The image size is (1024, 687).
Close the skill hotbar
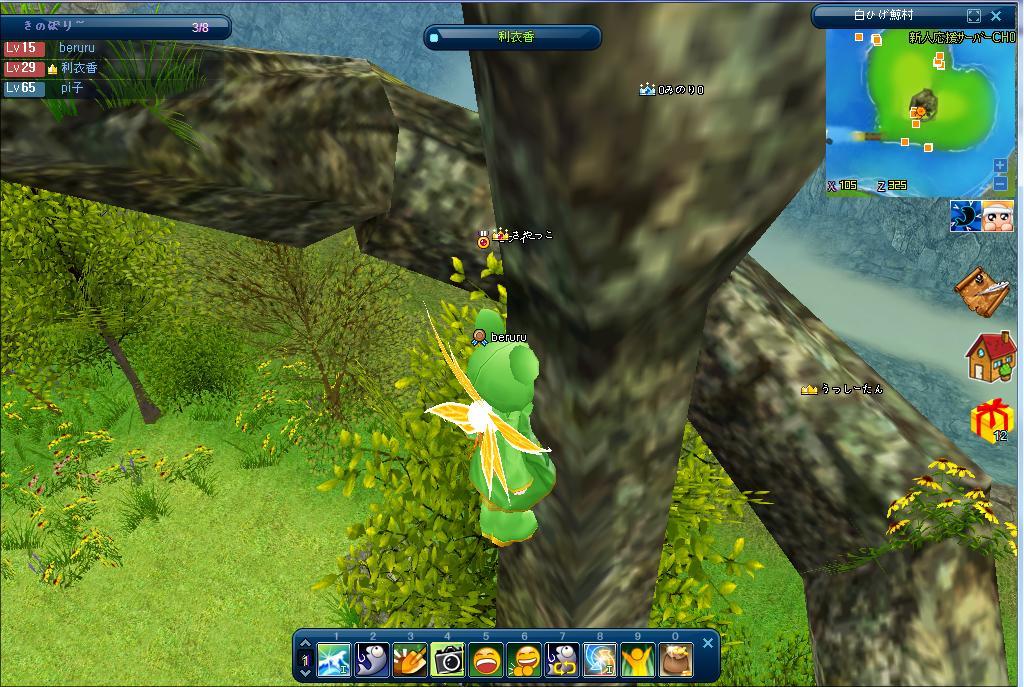[x=708, y=643]
